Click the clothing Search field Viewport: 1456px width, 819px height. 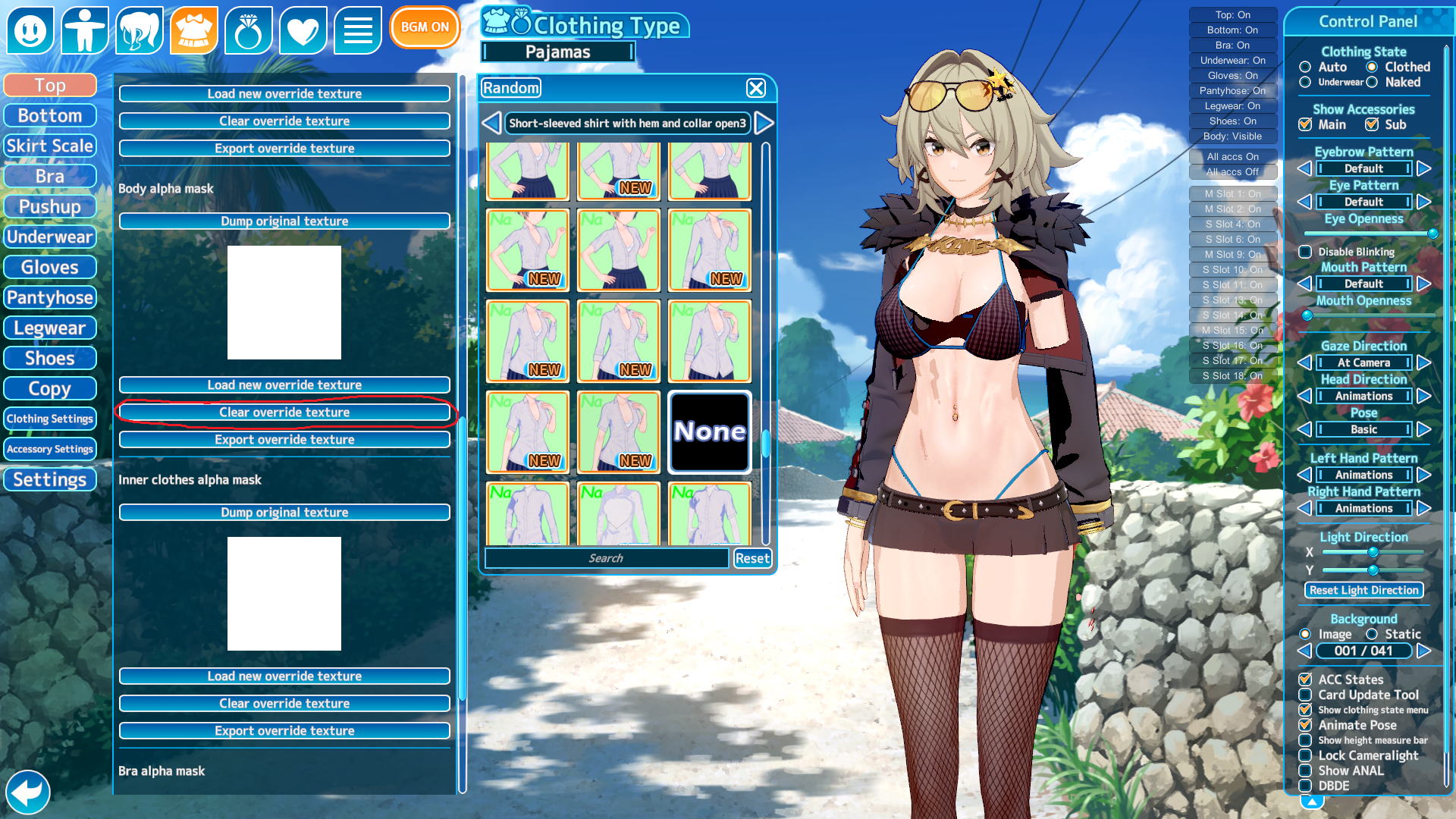pos(607,559)
